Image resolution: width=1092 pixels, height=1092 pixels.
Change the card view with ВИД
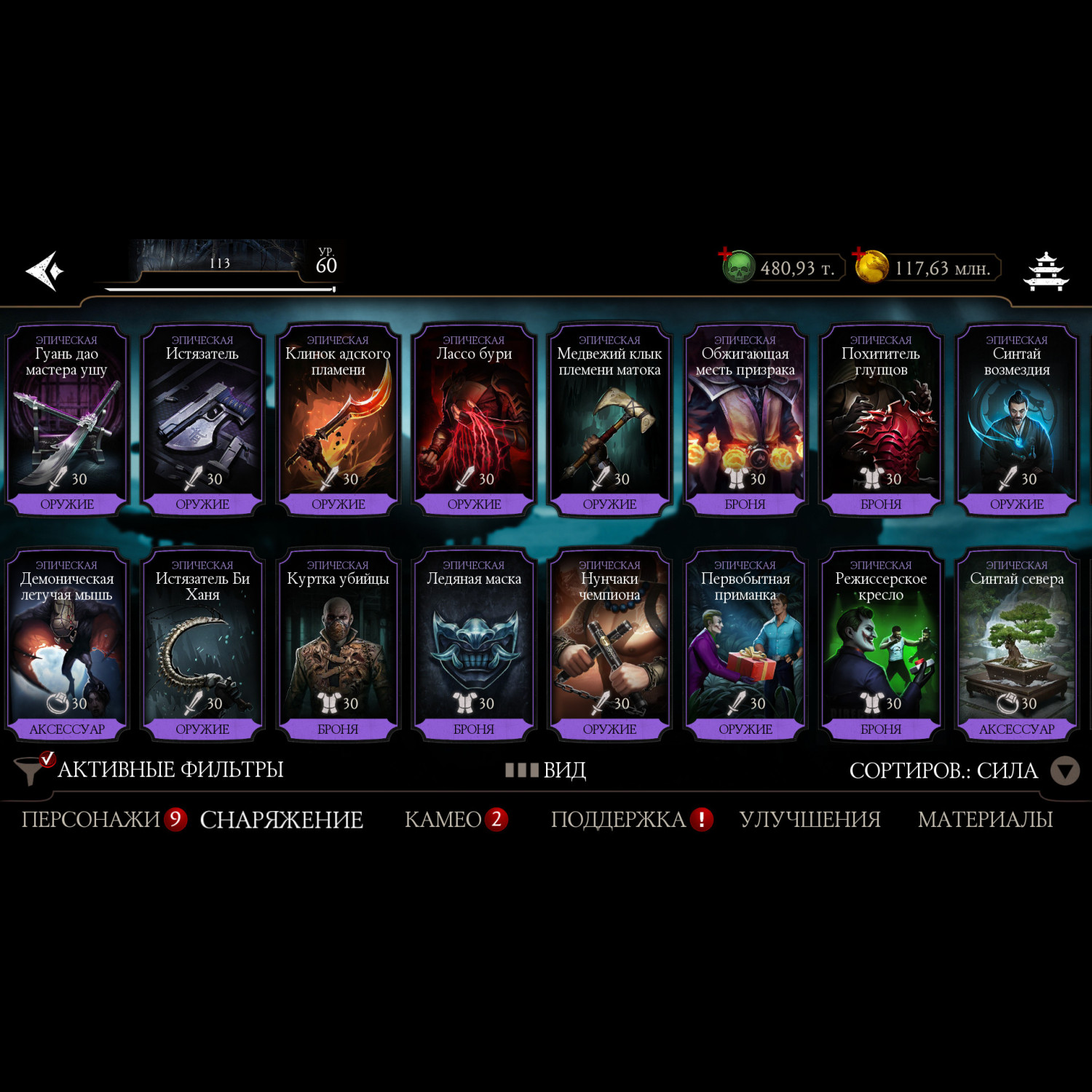click(547, 769)
